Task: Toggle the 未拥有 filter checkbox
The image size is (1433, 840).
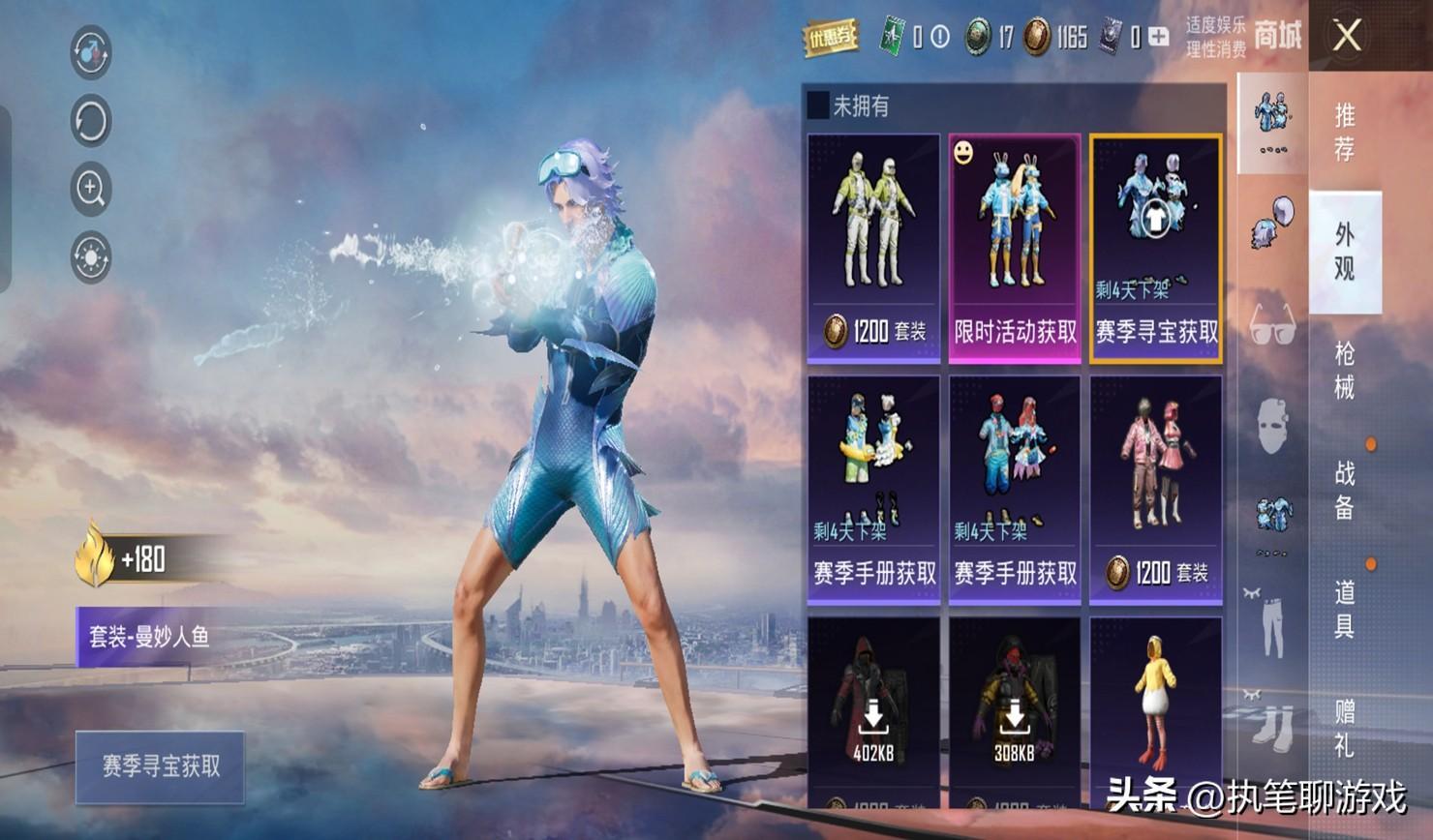Action: 819,105
